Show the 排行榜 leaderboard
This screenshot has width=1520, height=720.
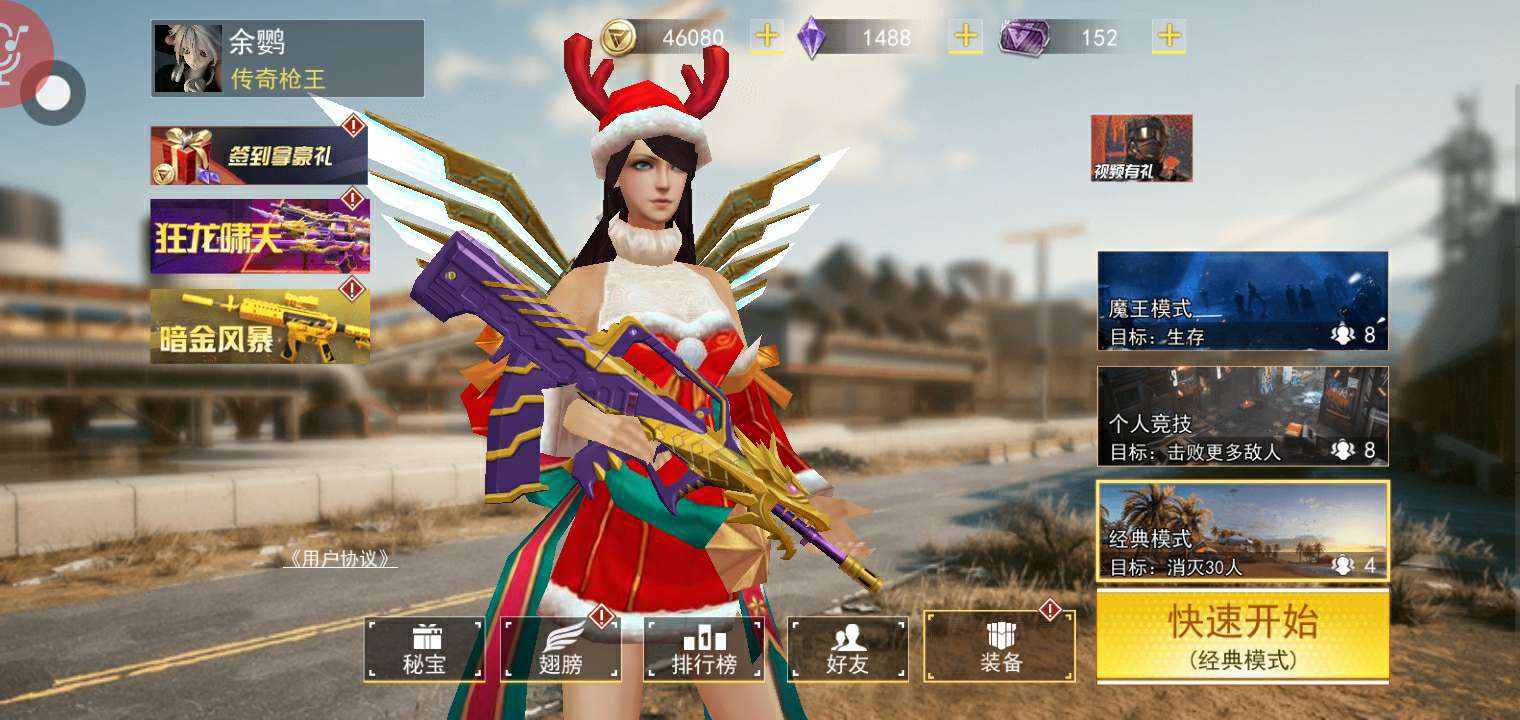coord(704,648)
